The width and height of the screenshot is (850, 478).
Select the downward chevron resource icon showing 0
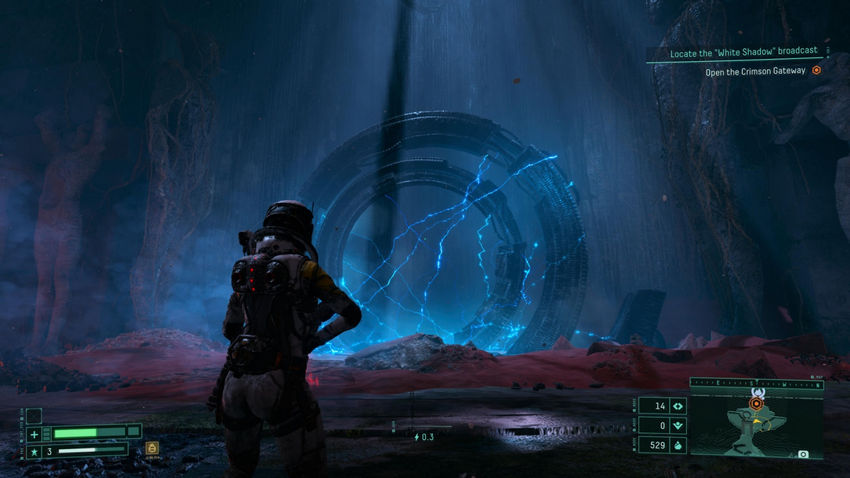[679, 426]
